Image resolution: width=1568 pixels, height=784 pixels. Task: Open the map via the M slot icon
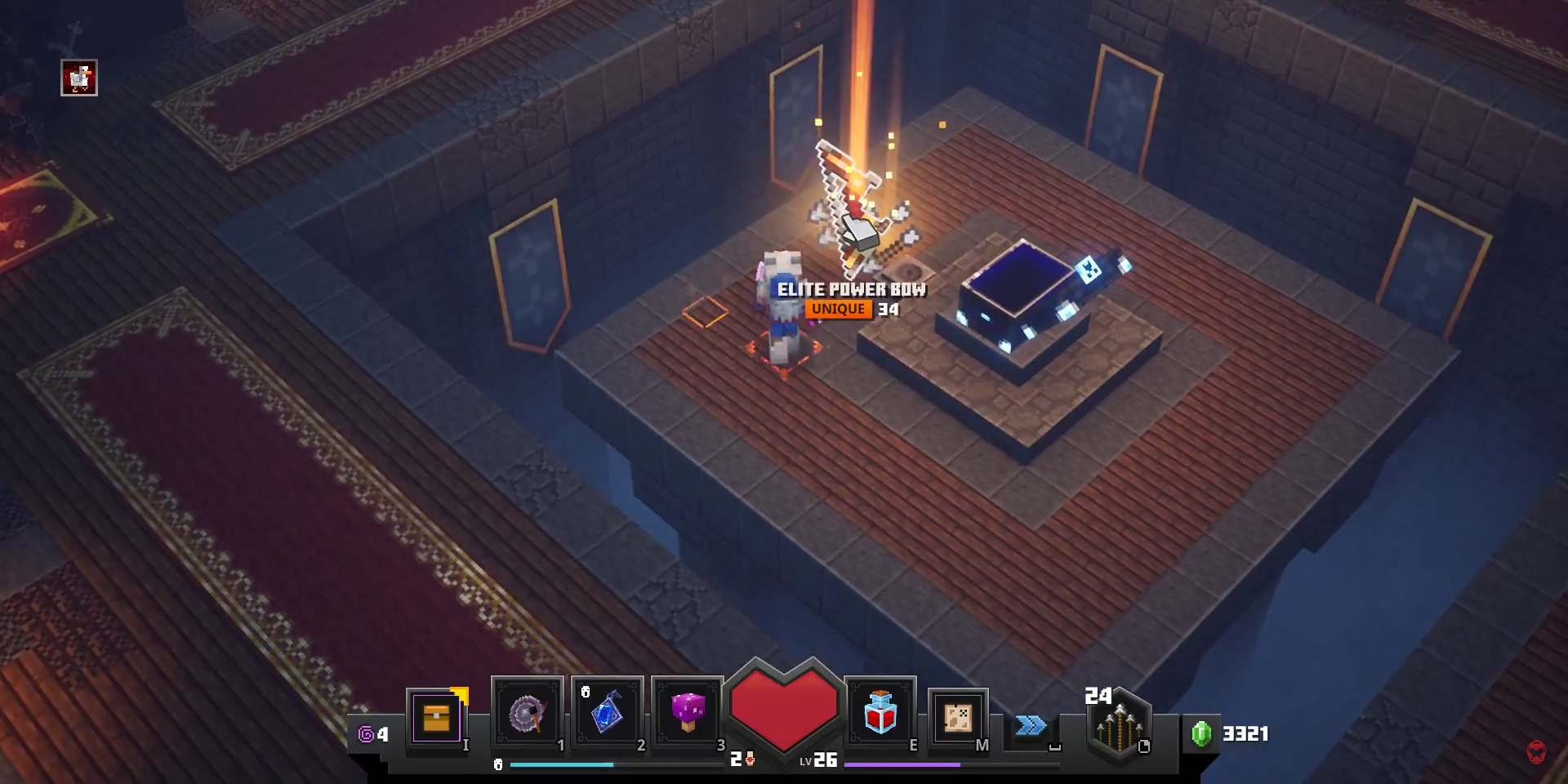tap(958, 719)
